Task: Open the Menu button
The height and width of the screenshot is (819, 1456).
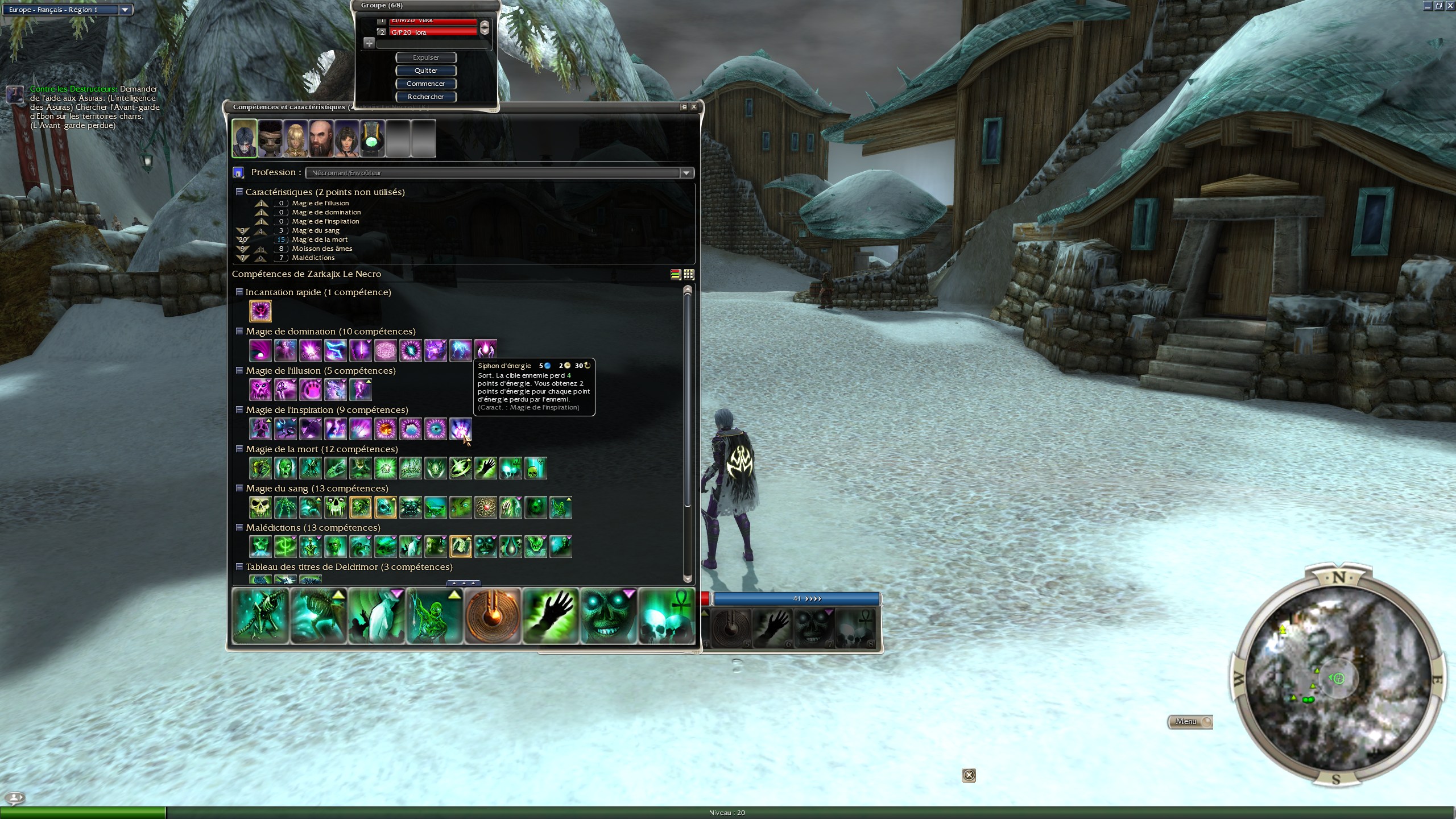Action: coord(1189,722)
